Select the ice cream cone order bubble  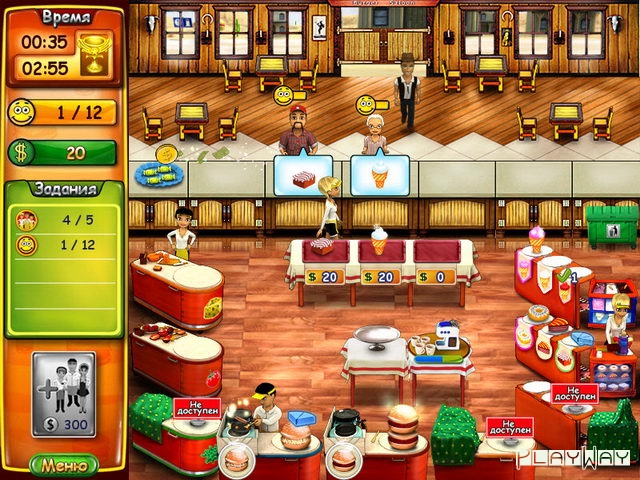click(x=379, y=175)
